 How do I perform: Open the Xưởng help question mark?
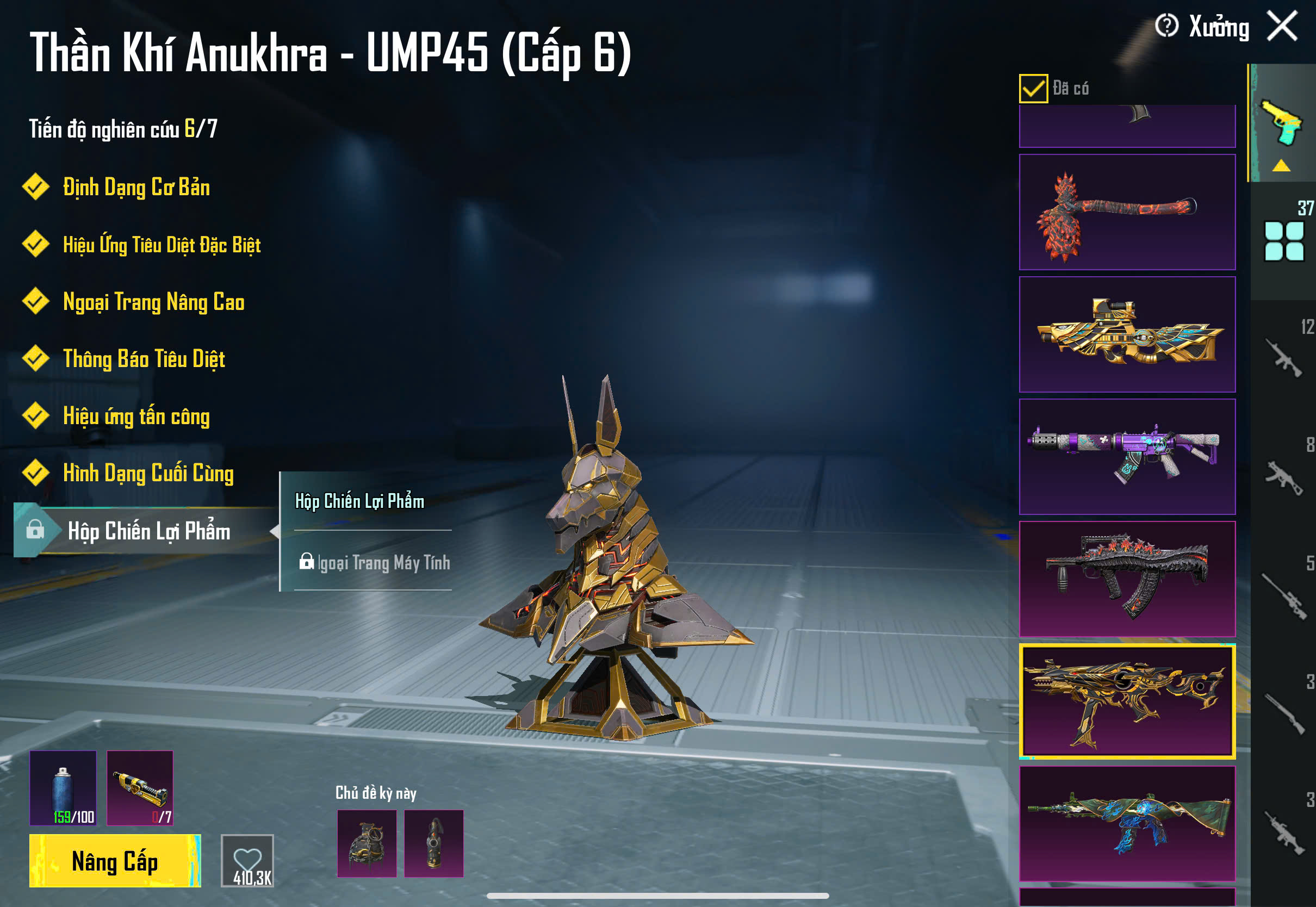1166,26
